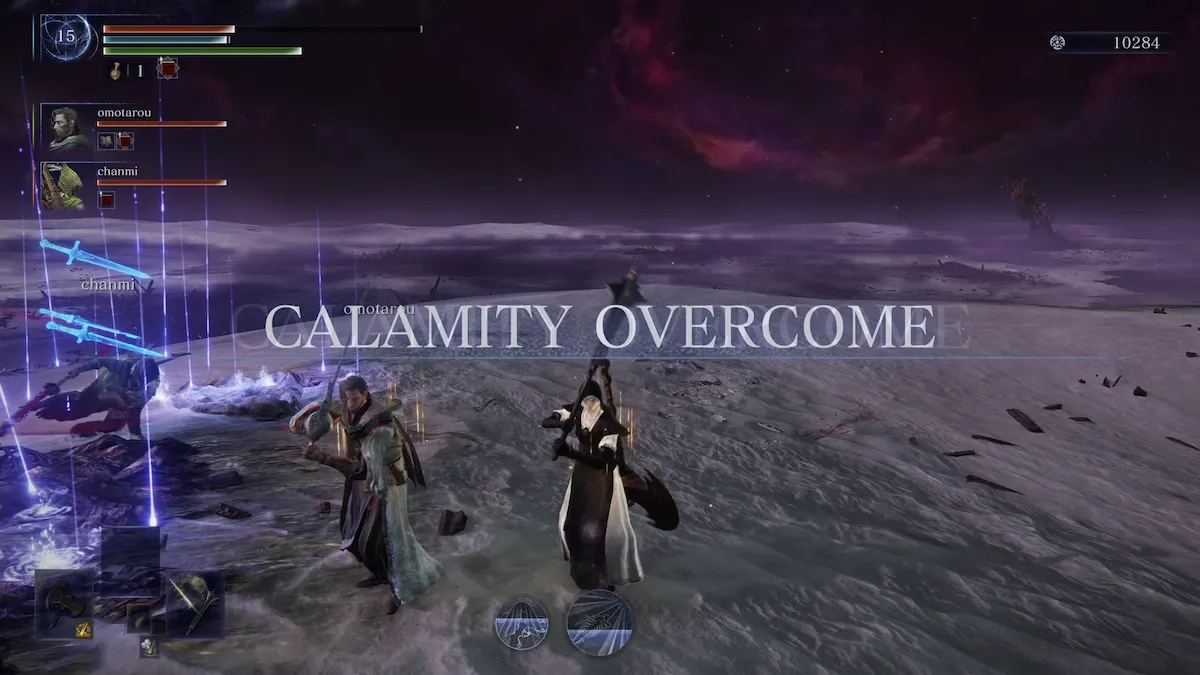1200x675 pixels.
Task: Click the rune currency icon
Action: 1057,42
